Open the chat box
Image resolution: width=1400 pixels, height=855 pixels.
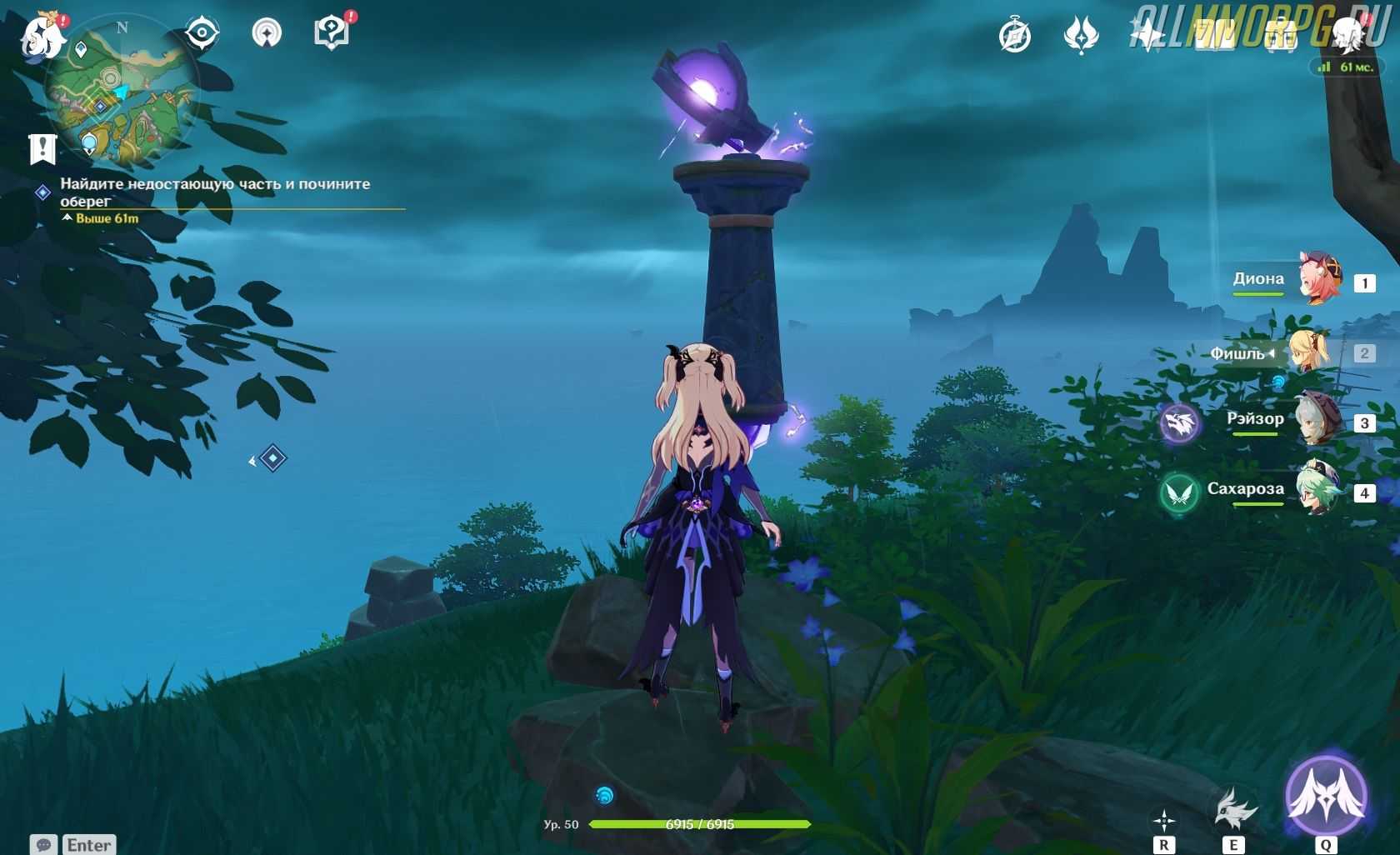pos(72,844)
